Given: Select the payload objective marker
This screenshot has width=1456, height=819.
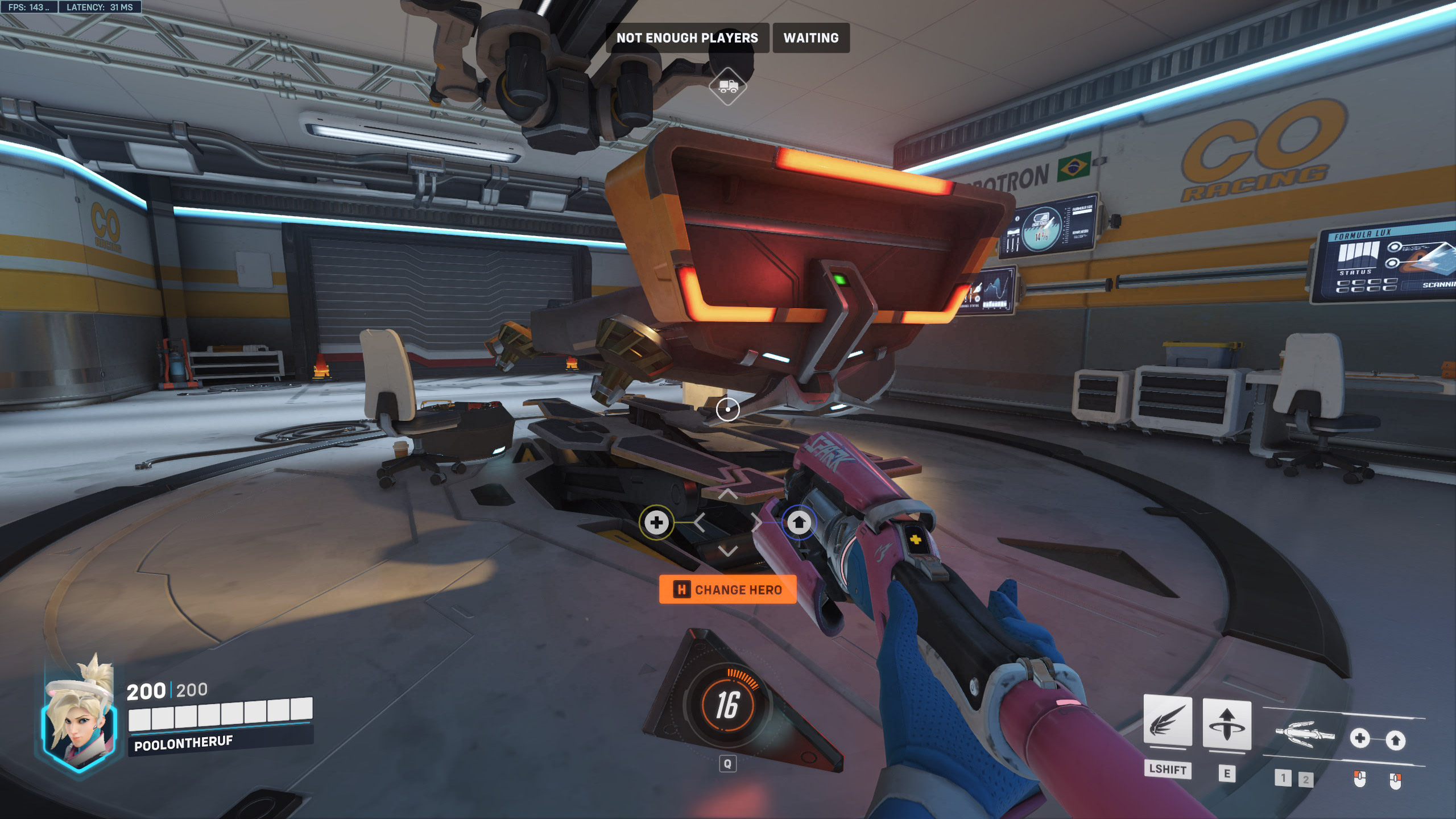Looking at the screenshot, I should pyautogui.click(x=727, y=86).
